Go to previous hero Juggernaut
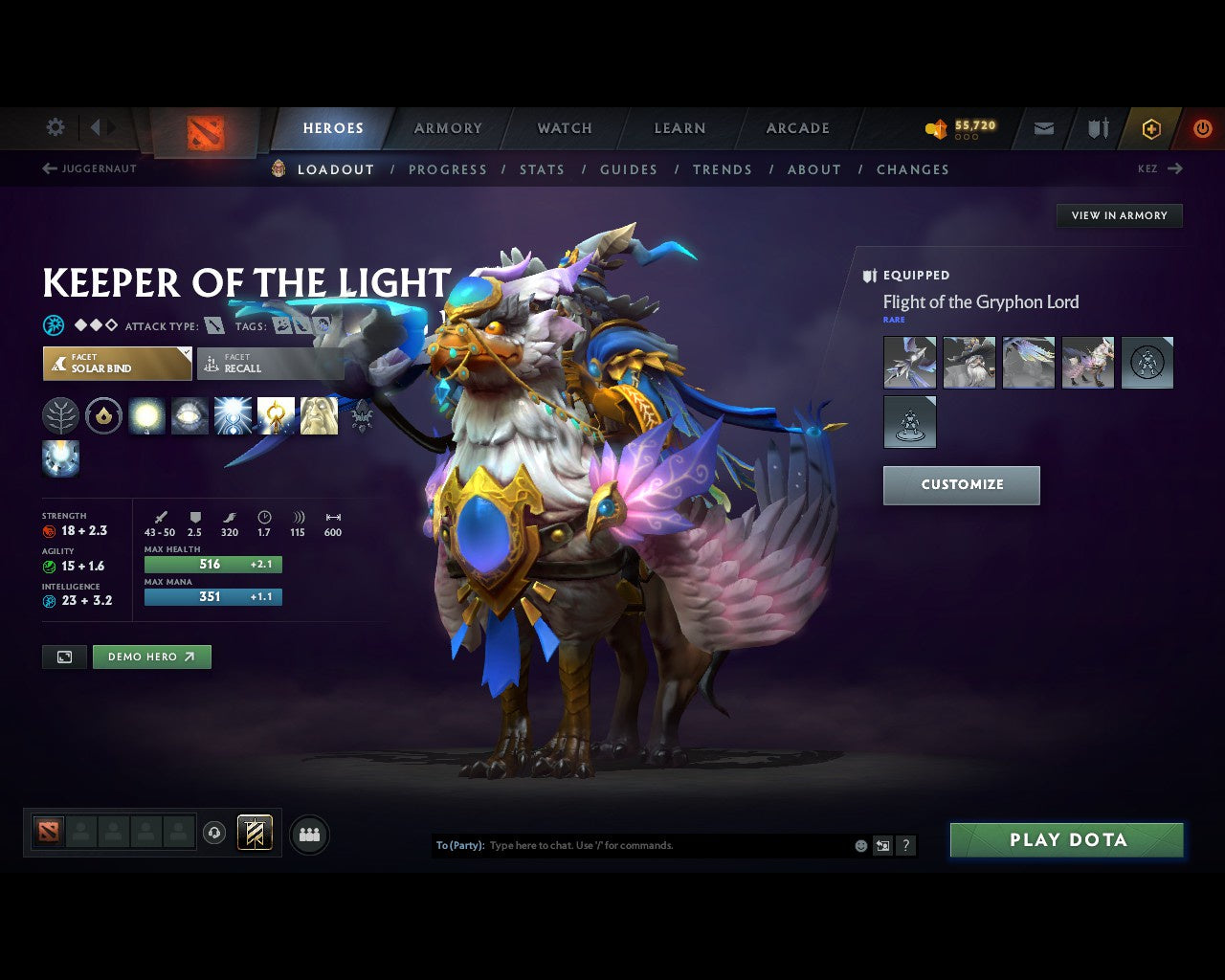The width and height of the screenshot is (1225, 980). coord(89,168)
